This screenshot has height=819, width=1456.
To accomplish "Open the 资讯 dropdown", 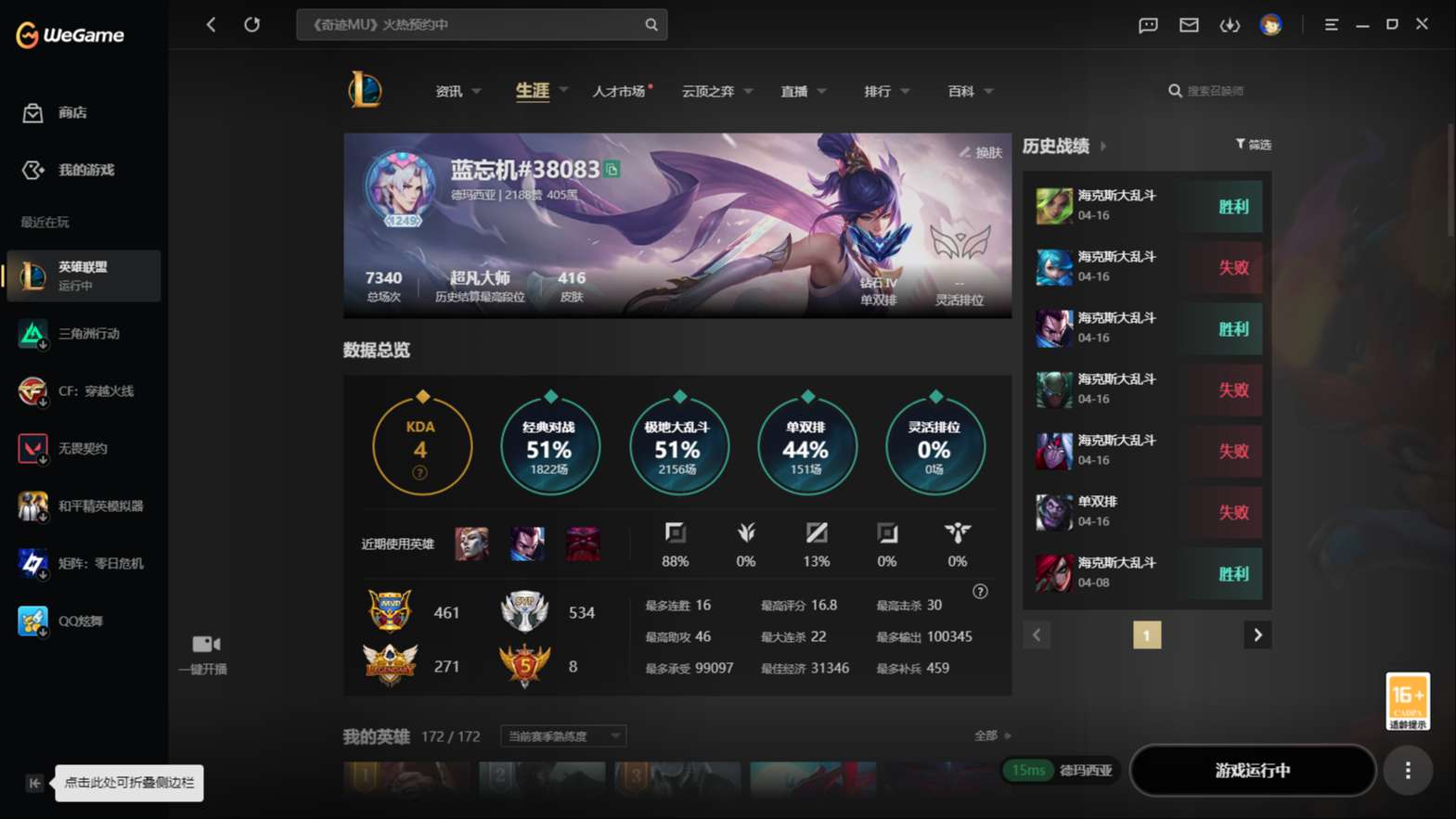I will 457,90.
